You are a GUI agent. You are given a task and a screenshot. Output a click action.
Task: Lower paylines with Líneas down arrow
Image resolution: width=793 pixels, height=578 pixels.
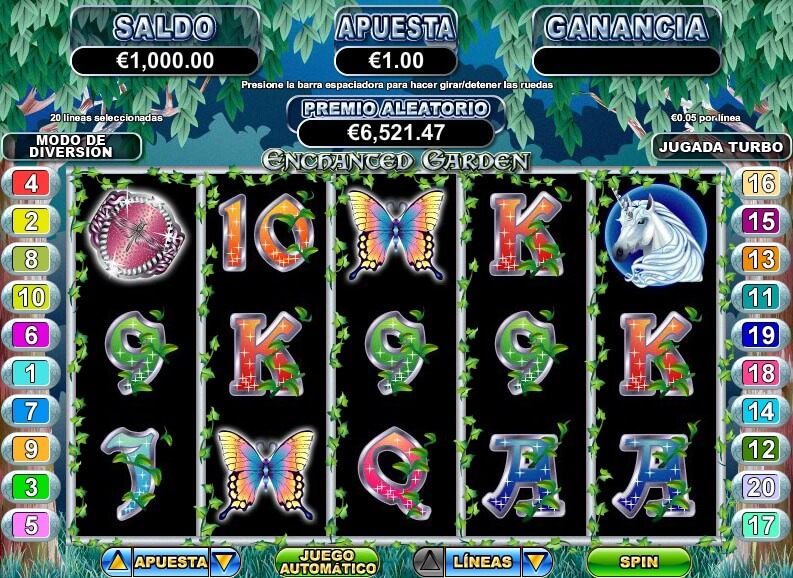point(537,562)
